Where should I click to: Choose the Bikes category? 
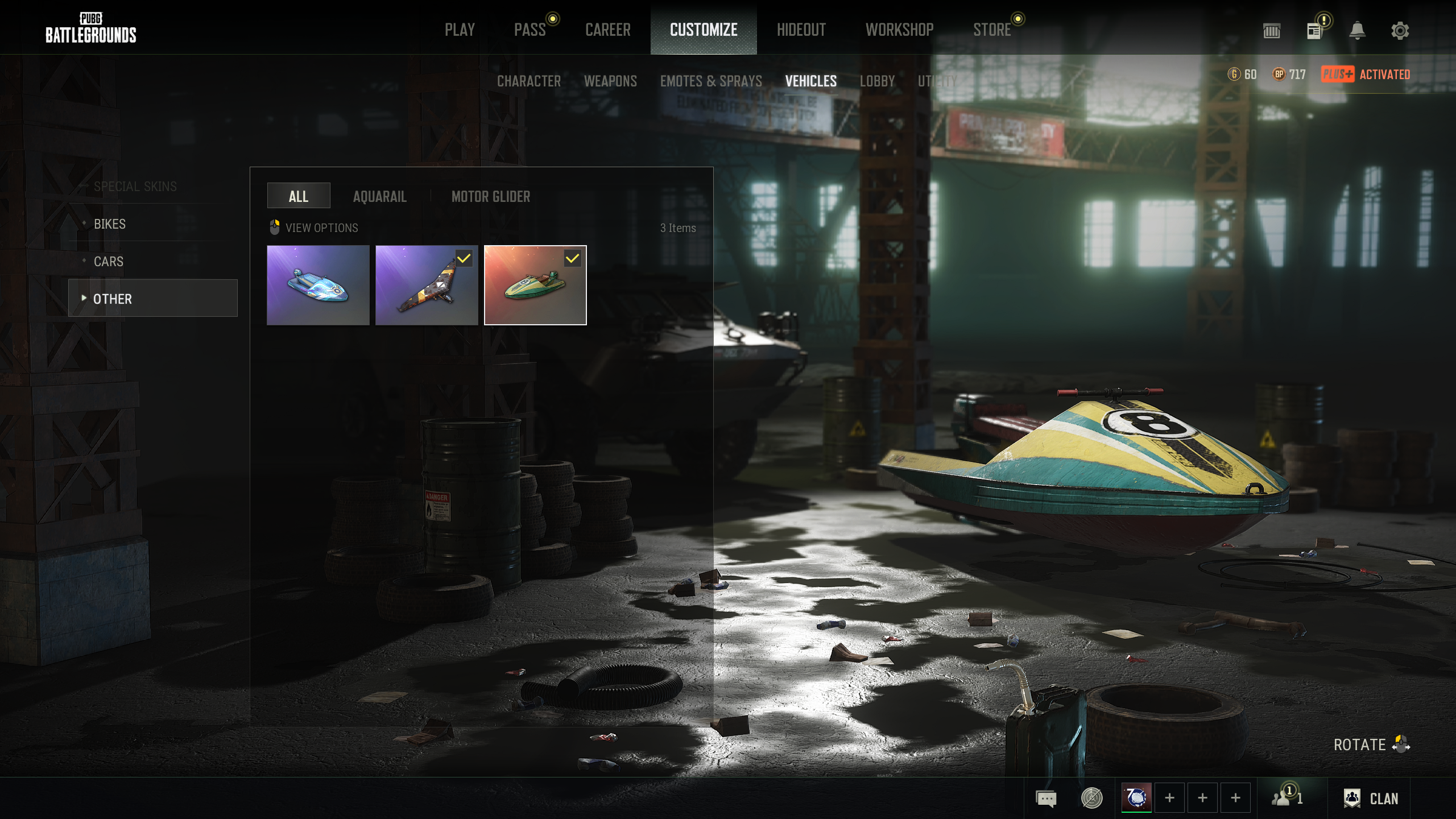(x=110, y=224)
